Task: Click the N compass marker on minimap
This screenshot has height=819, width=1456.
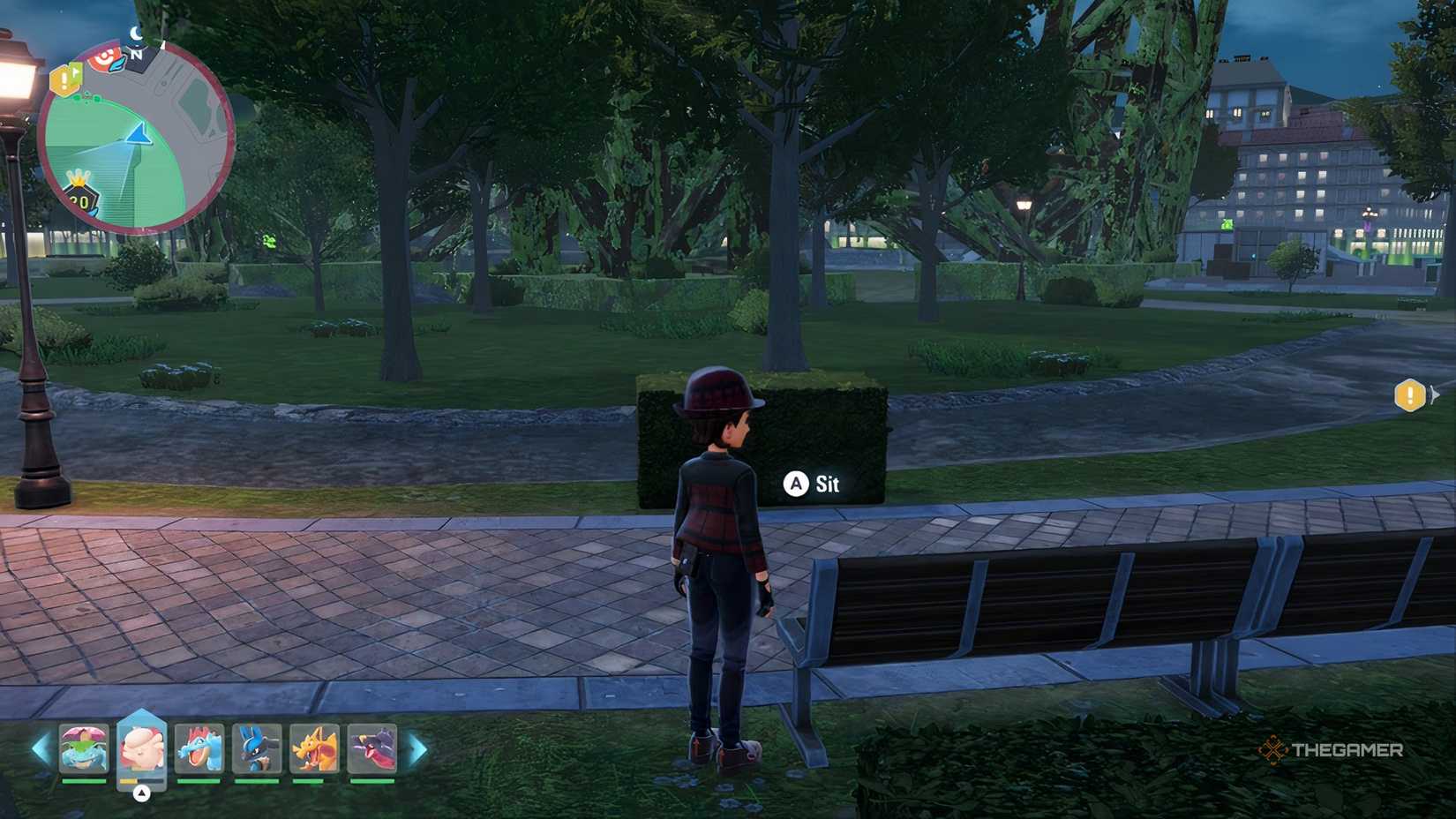Action: click(138, 55)
